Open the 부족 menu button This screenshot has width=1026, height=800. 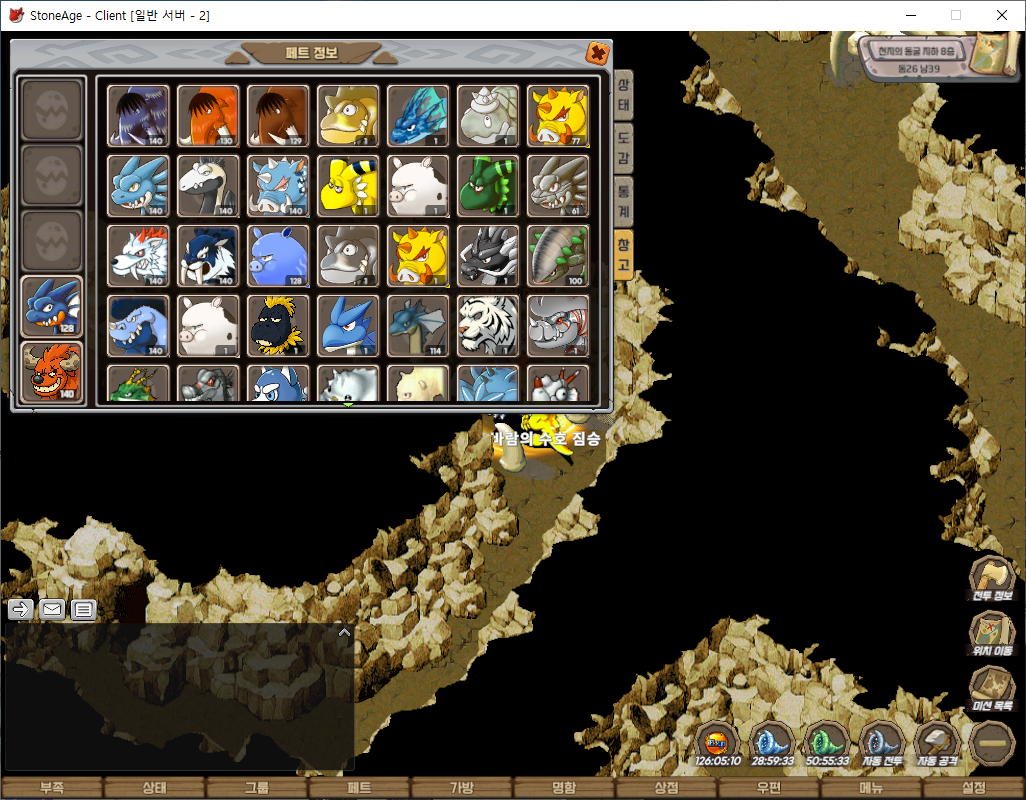click(52, 788)
